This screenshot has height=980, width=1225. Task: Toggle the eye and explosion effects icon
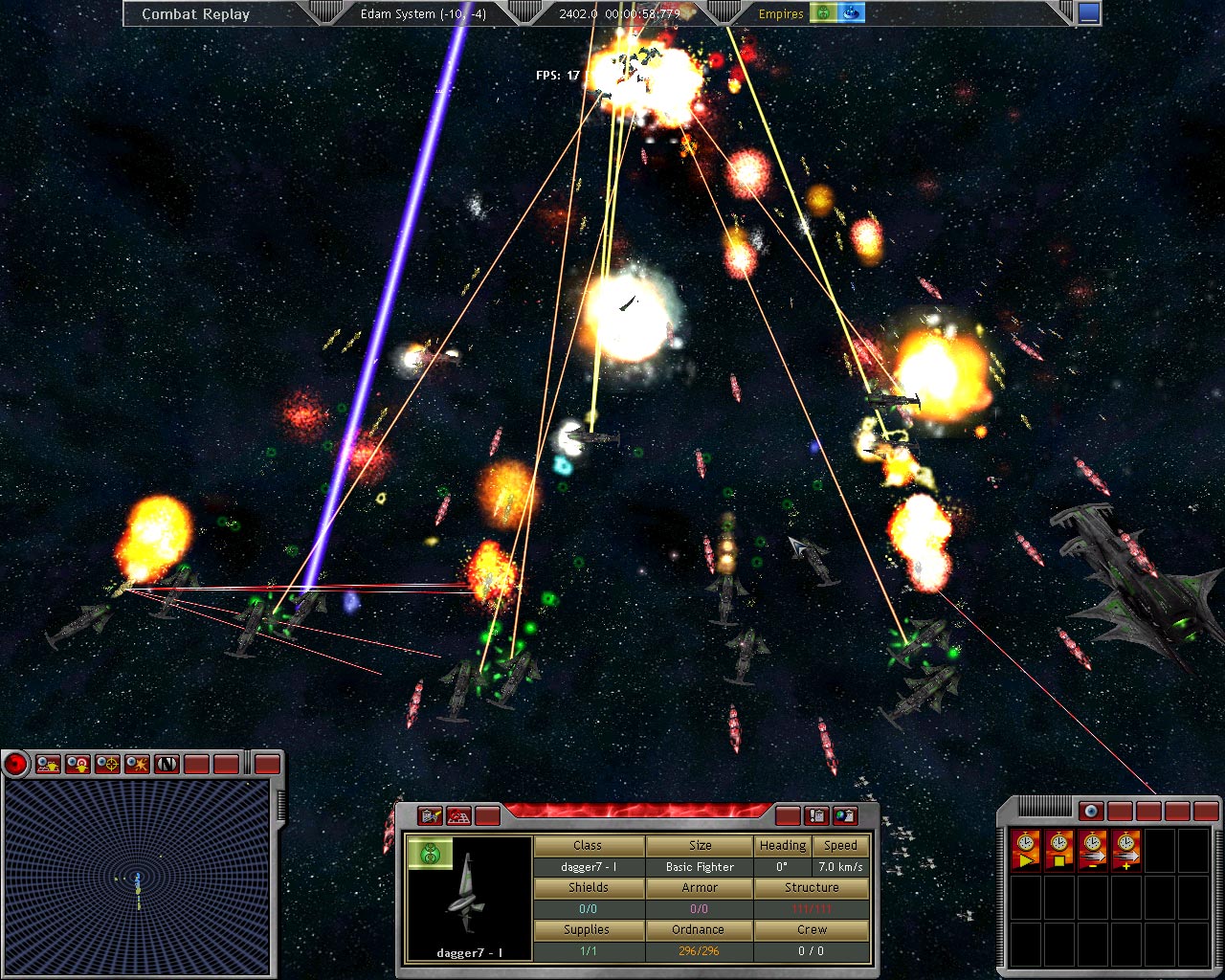pyautogui.click(x=137, y=764)
